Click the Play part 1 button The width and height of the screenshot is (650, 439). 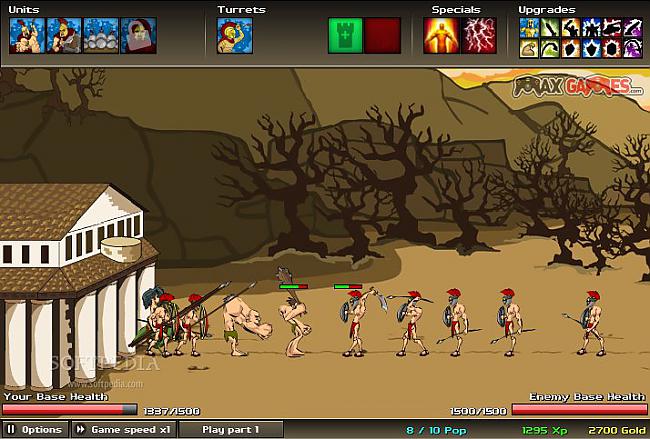click(230, 429)
